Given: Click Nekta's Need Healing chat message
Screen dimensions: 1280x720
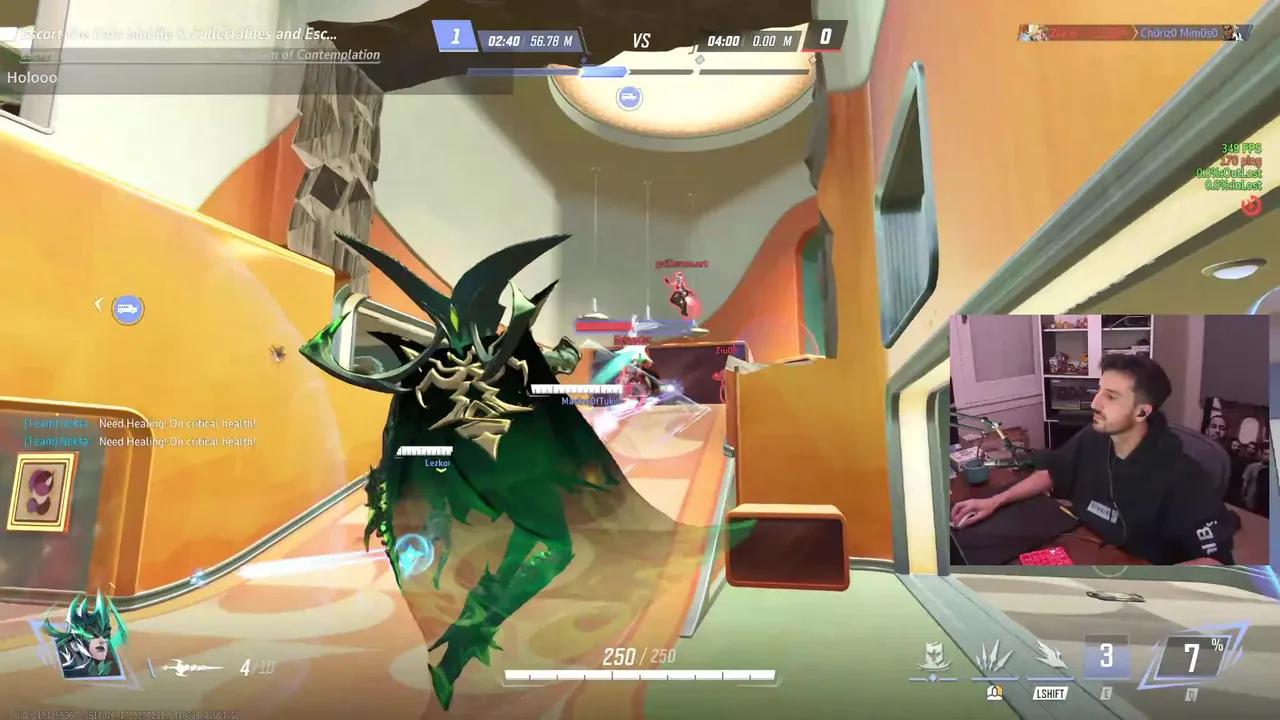Looking at the screenshot, I should click(138, 423).
